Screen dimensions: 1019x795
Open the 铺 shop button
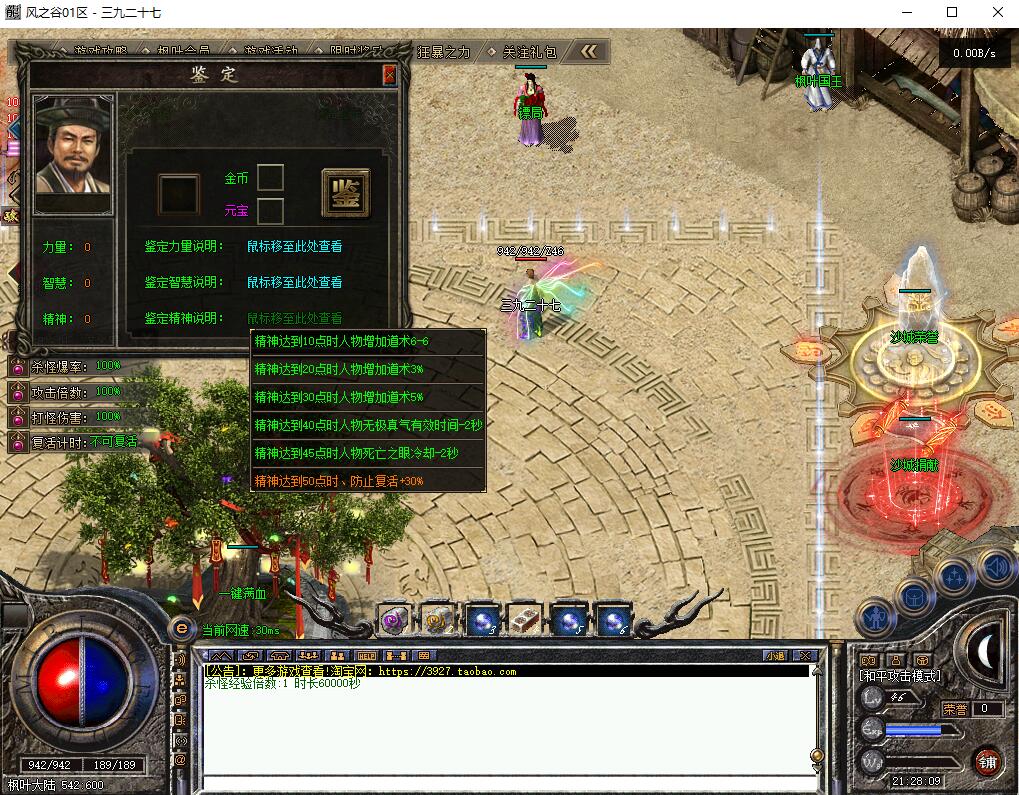(988, 760)
